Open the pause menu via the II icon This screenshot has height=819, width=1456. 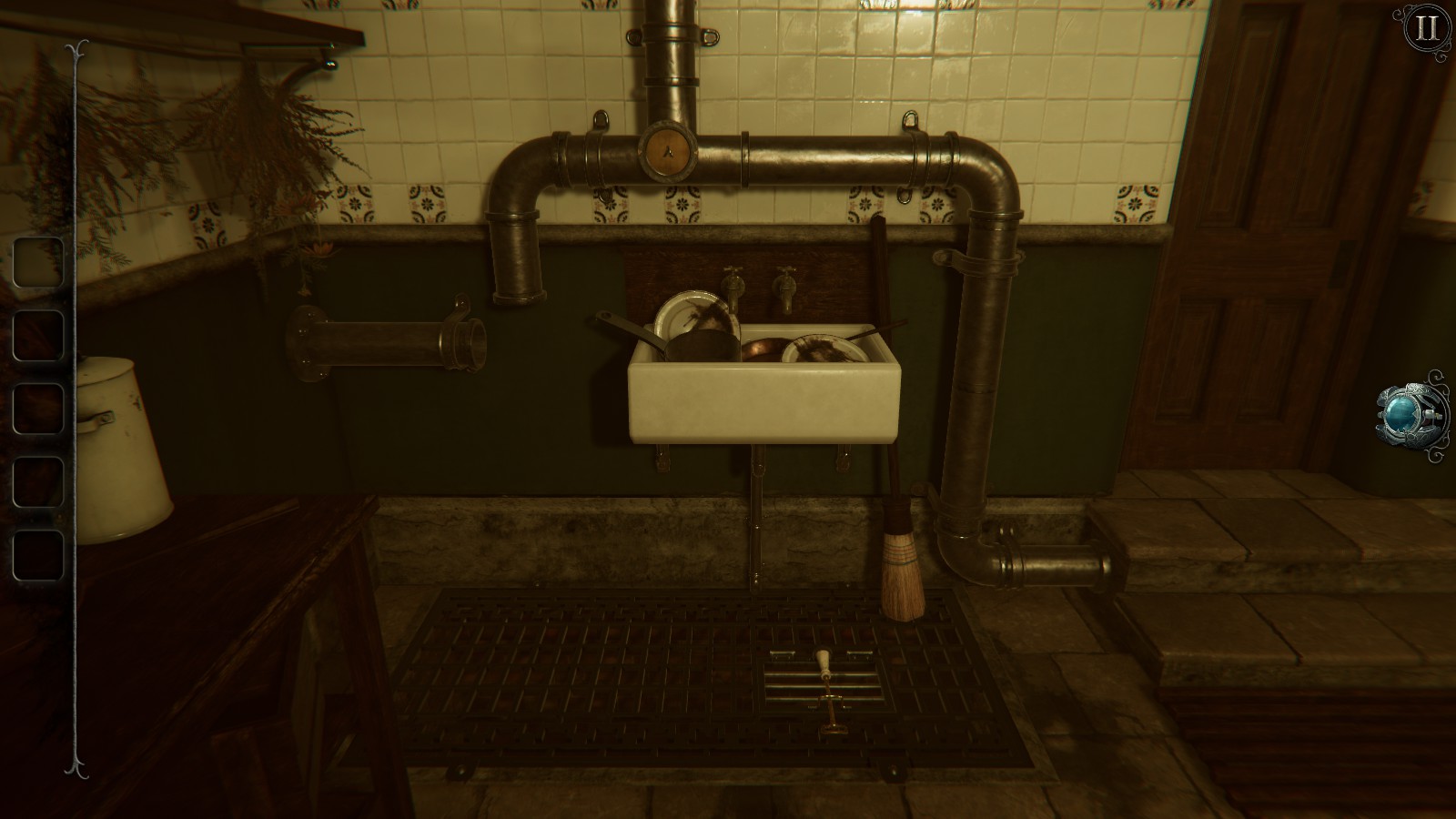point(1426,28)
